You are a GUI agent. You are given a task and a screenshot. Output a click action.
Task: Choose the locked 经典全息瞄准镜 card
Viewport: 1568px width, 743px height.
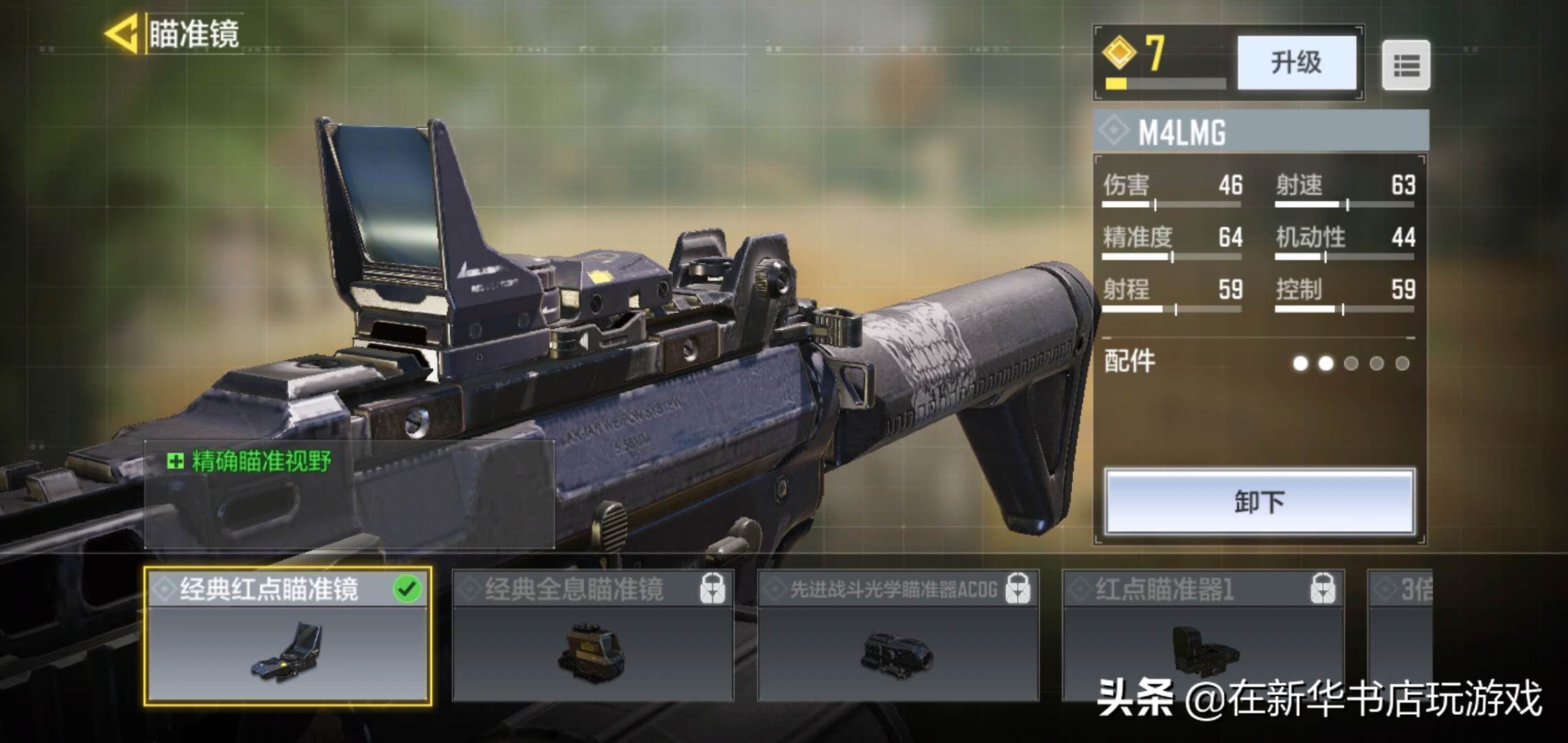592,636
